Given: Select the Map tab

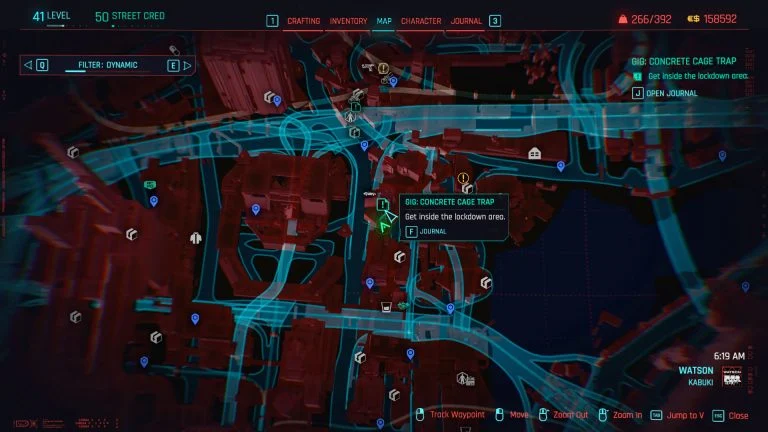Looking at the screenshot, I should point(384,21).
